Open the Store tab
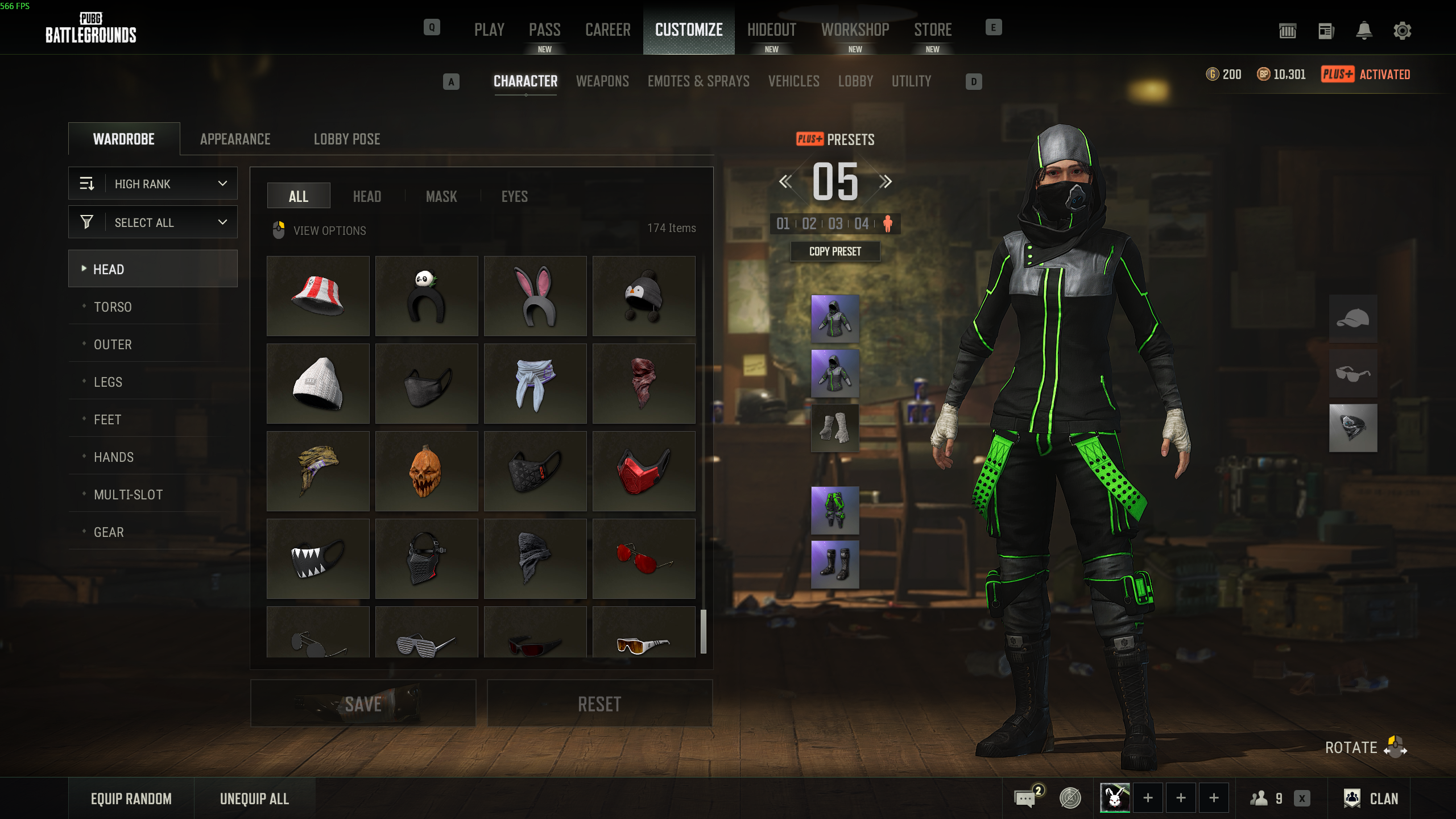Screen dimensions: 1456x819 click(x=933, y=30)
